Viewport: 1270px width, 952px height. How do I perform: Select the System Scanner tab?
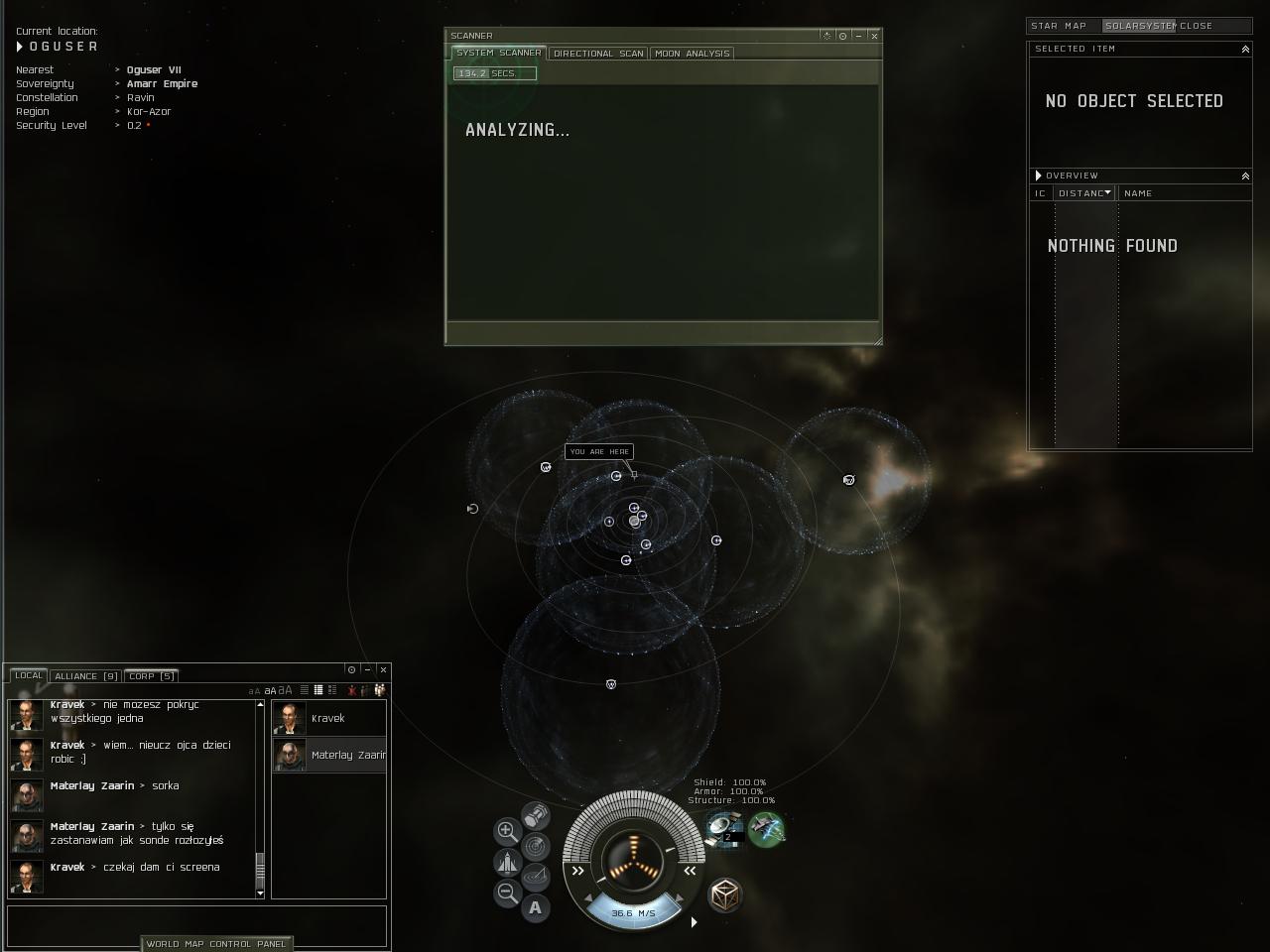(498, 53)
